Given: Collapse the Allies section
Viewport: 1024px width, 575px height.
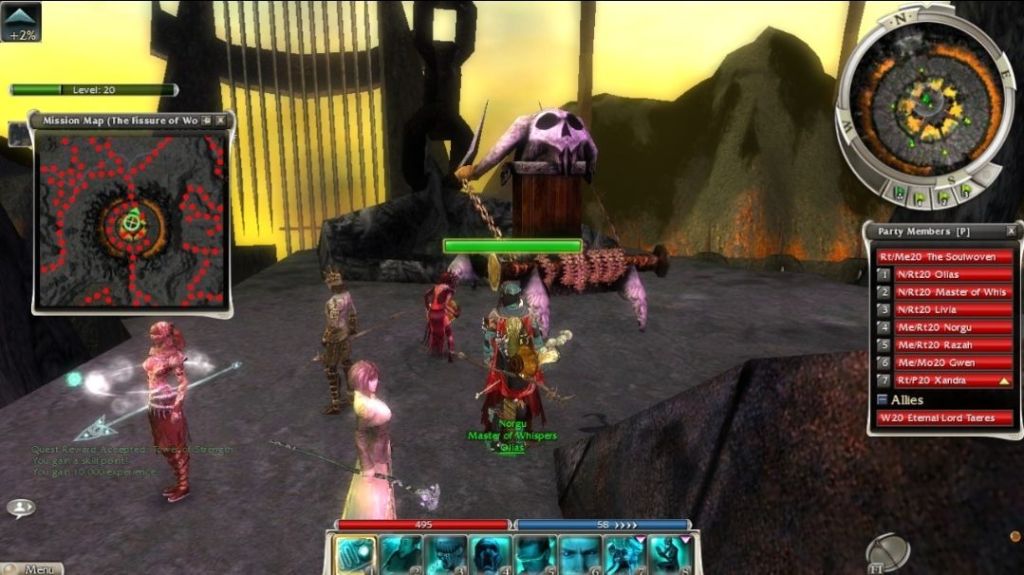Looking at the screenshot, I should (x=882, y=400).
